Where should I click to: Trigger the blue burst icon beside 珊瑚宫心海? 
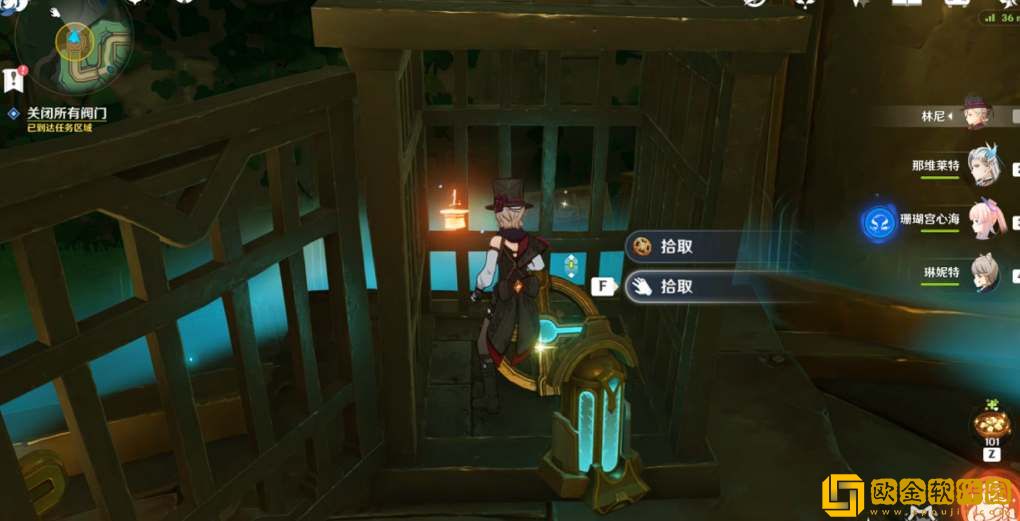click(x=880, y=221)
